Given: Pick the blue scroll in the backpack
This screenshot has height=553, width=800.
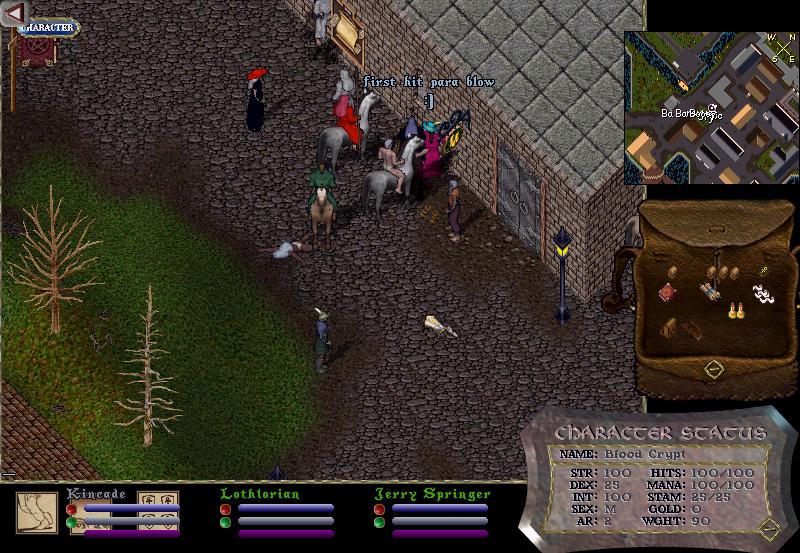Looking at the screenshot, I should click(711, 292).
